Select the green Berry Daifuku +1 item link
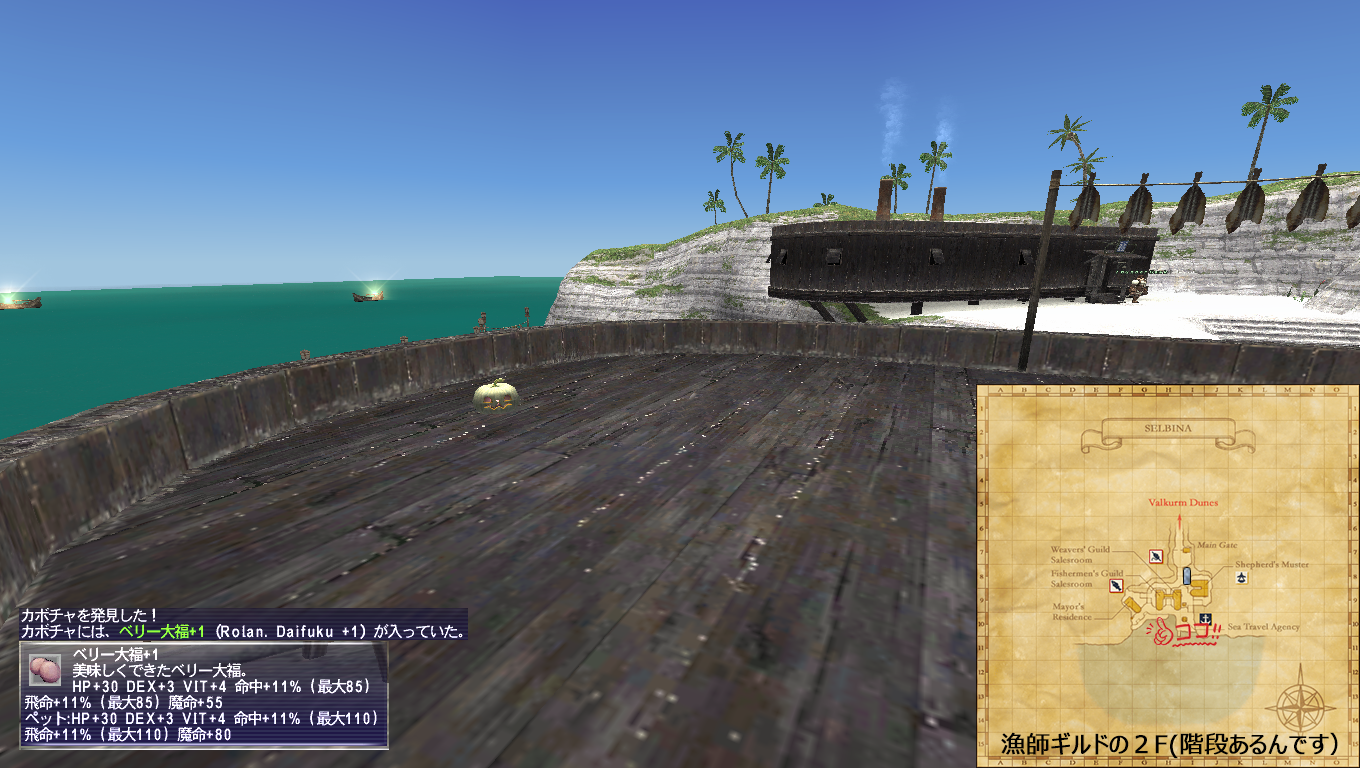1360x768 pixels. click(x=161, y=632)
